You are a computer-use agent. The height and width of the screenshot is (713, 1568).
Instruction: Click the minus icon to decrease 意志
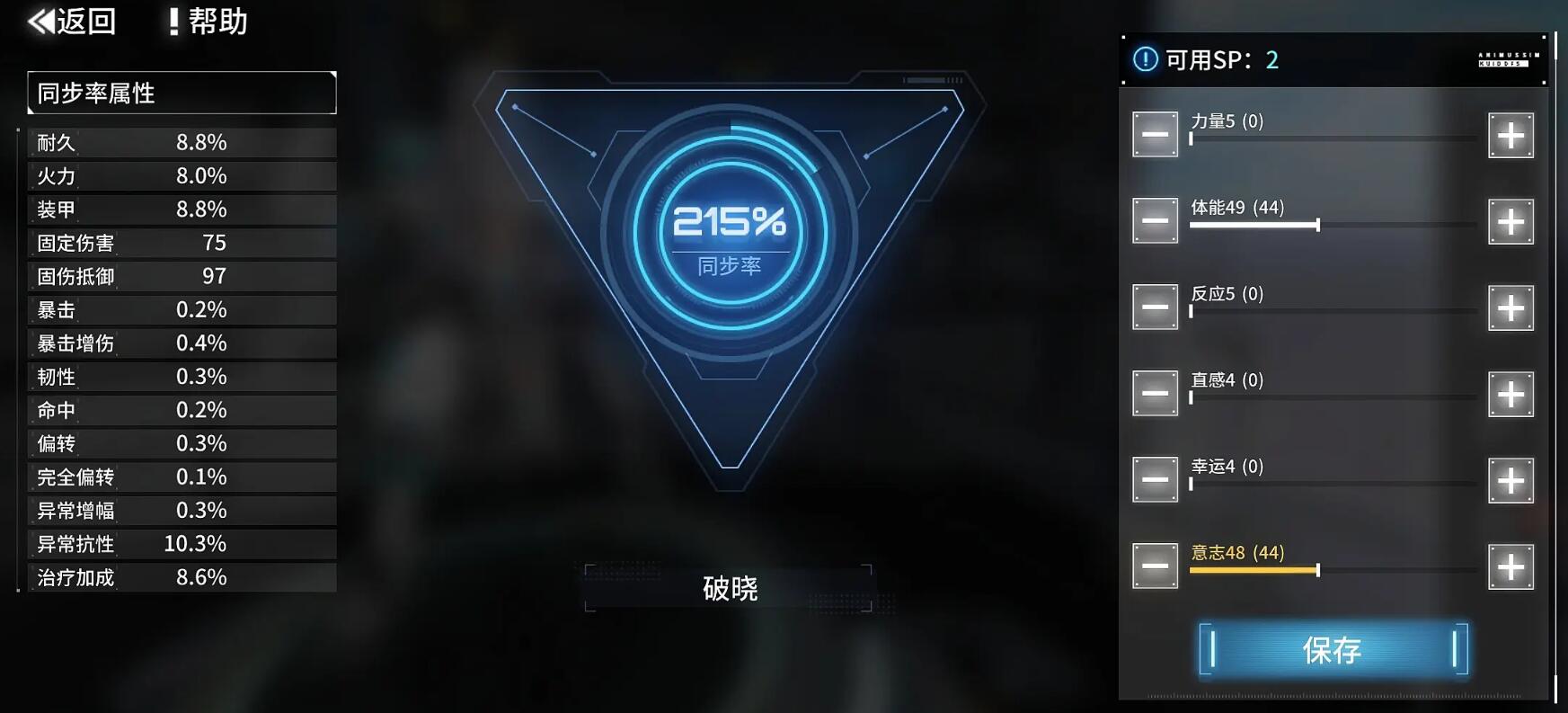(1155, 565)
